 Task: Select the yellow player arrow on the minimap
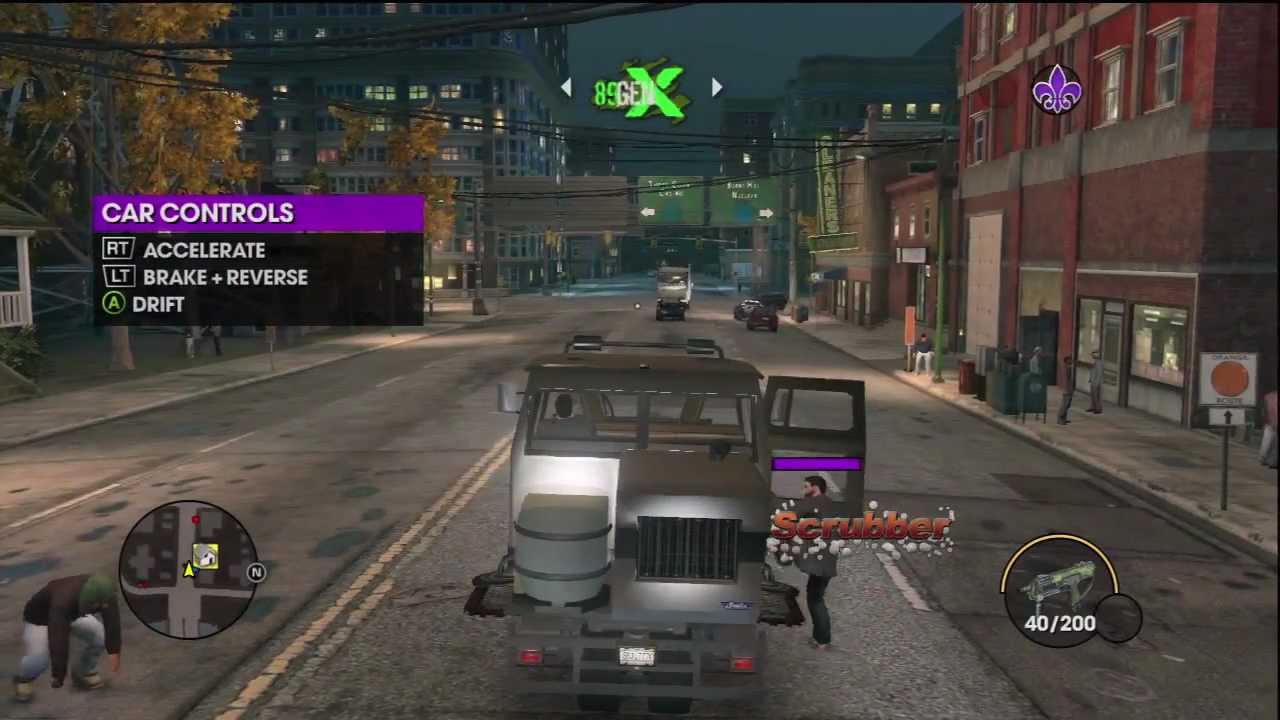click(x=187, y=571)
